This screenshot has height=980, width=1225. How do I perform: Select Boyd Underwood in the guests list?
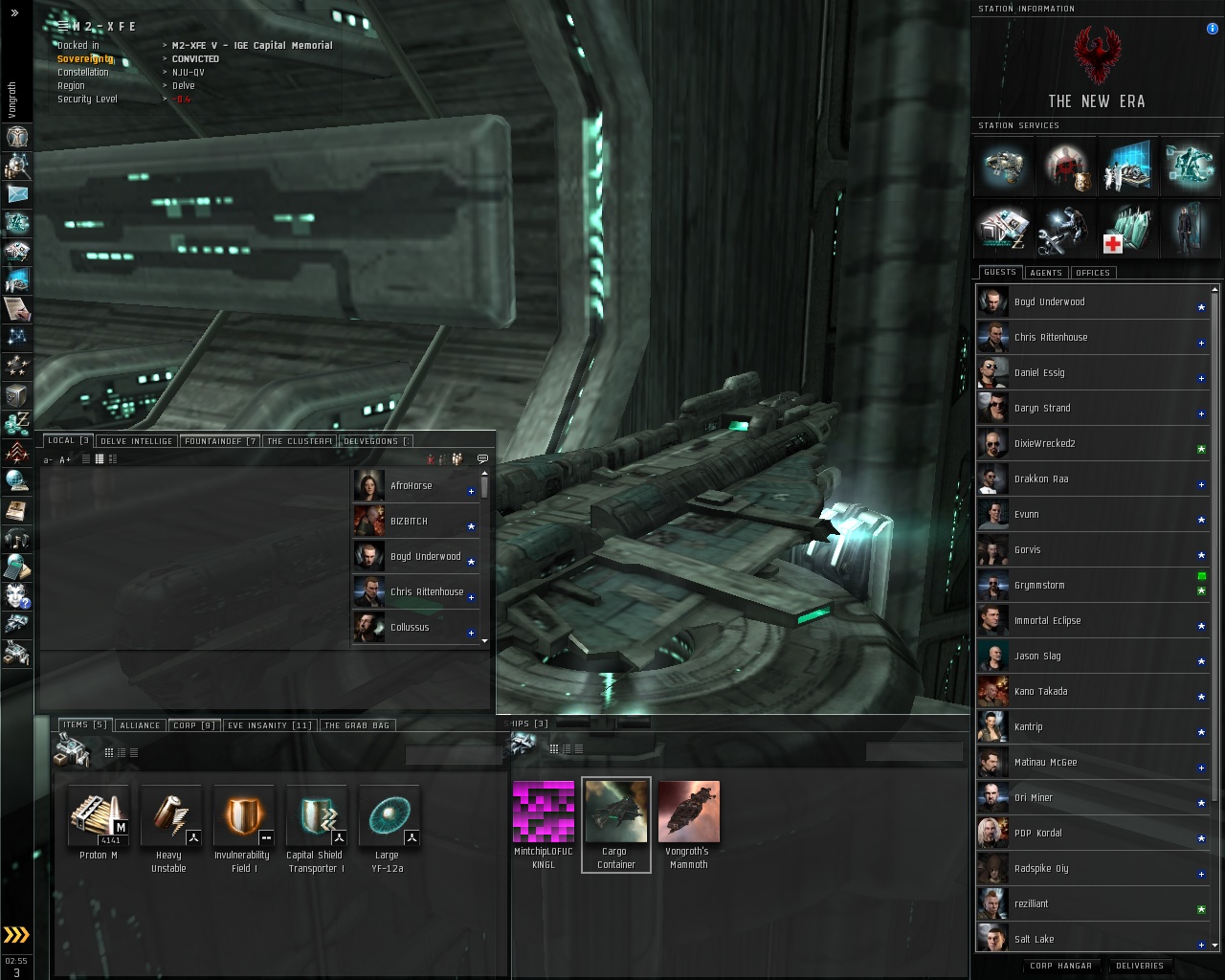1049,302
